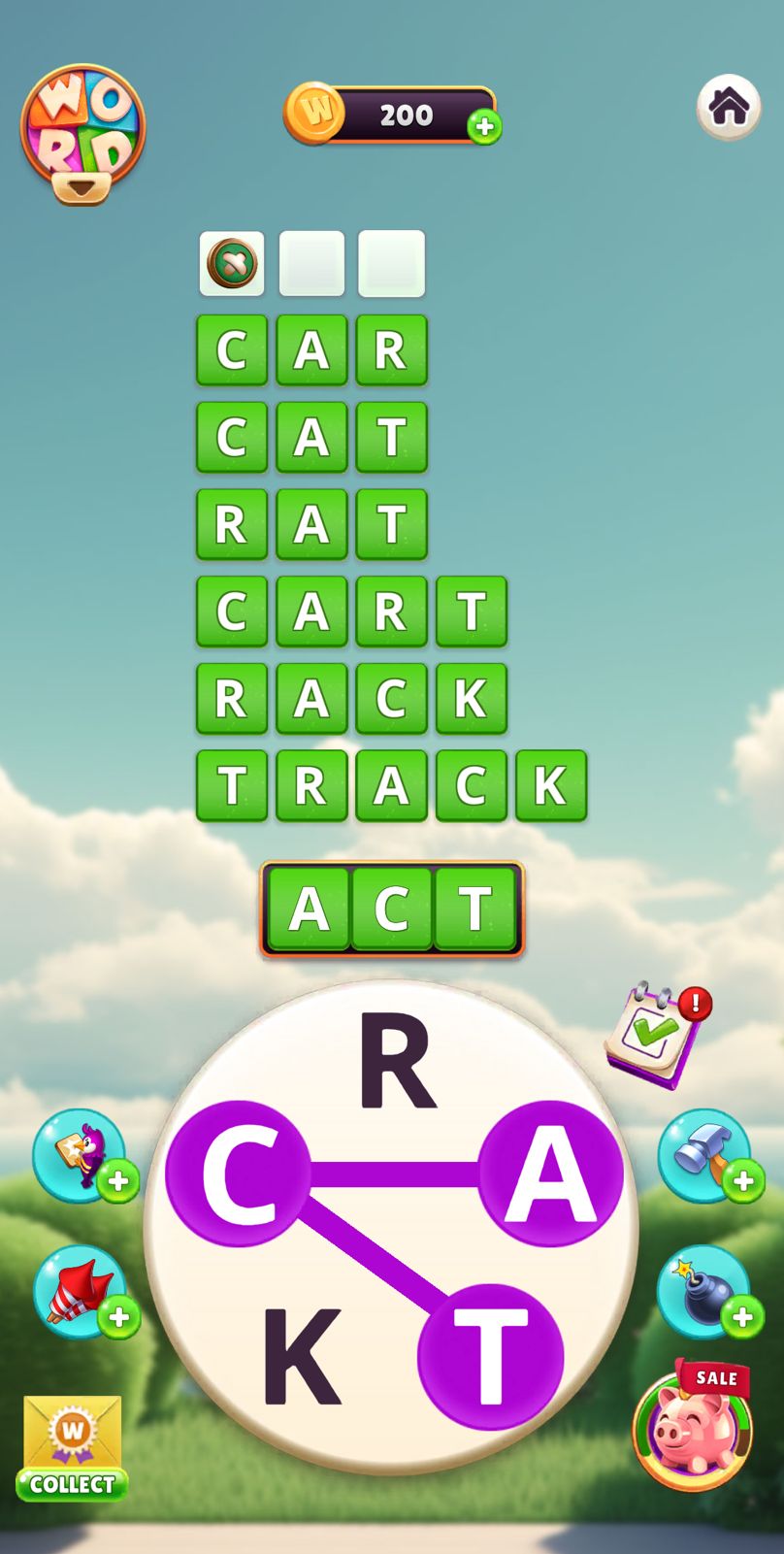Open the home screen
Image resolution: width=784 pixels, height=1554 pixels.
729,107
